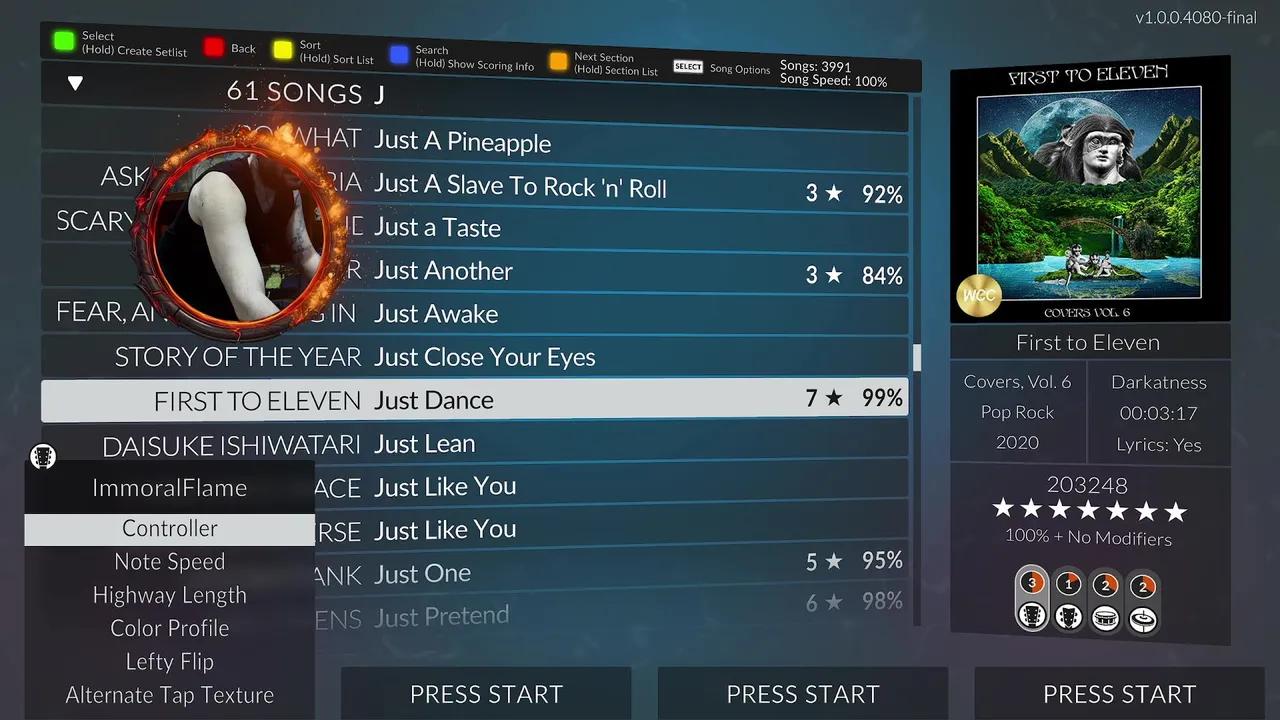
Task: Toggle Alternate Tap Texture option
Action: pos(169,695)
